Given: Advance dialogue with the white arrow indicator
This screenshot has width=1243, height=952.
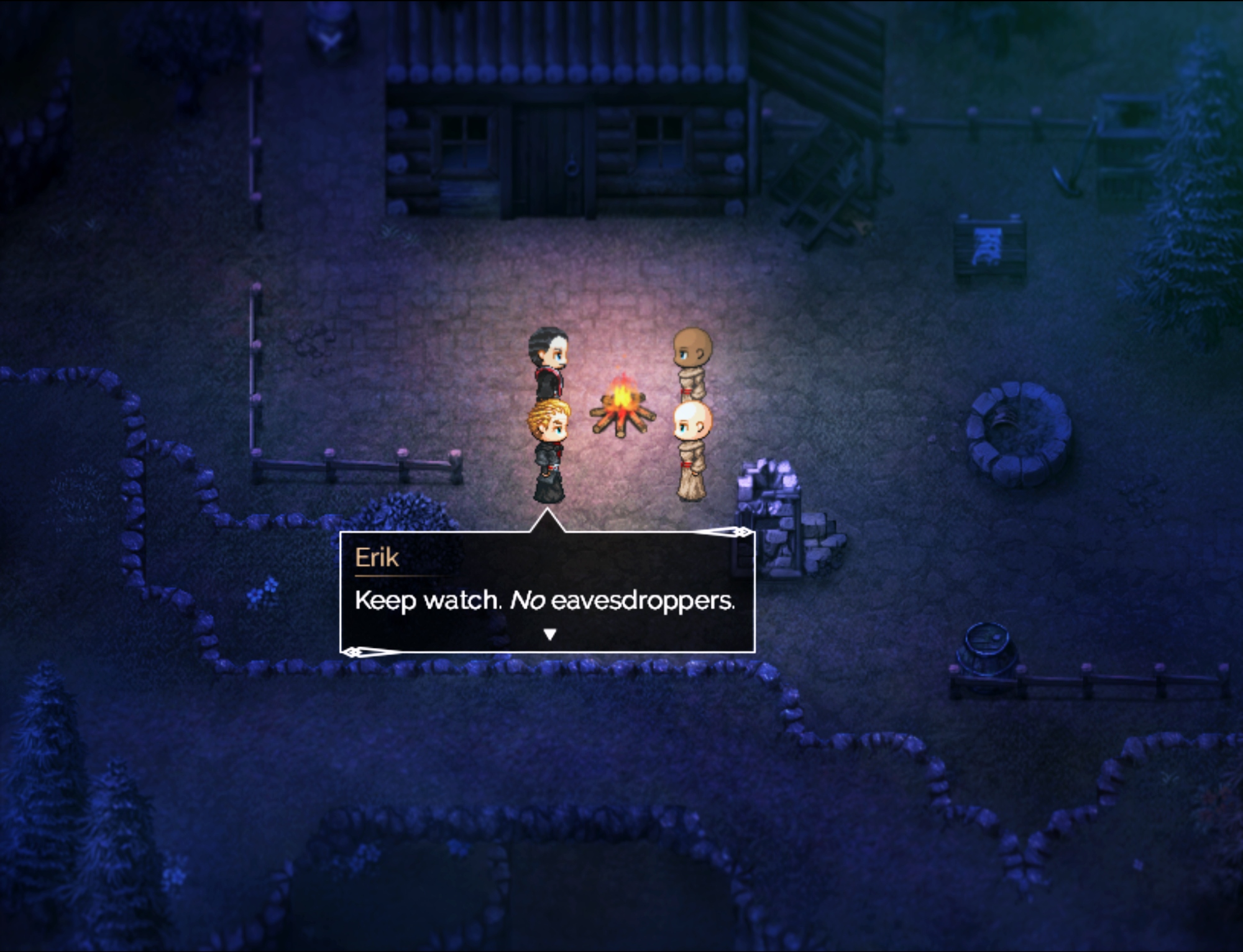Looking at the screenshot, I should [549, 634].
